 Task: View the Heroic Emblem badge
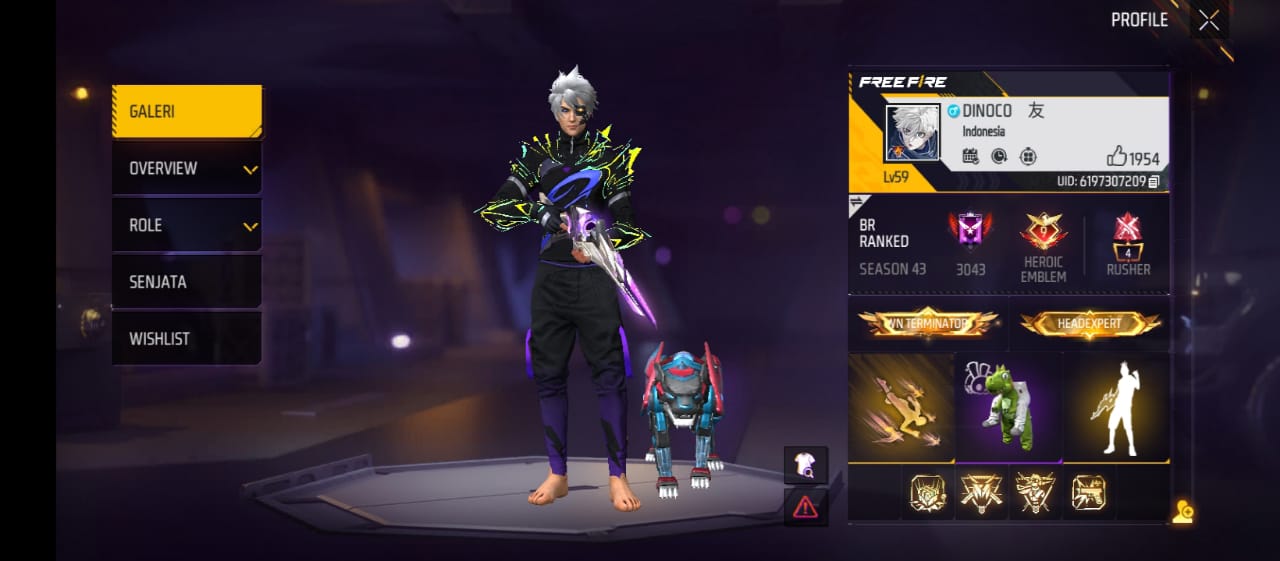coord(1043,246)
